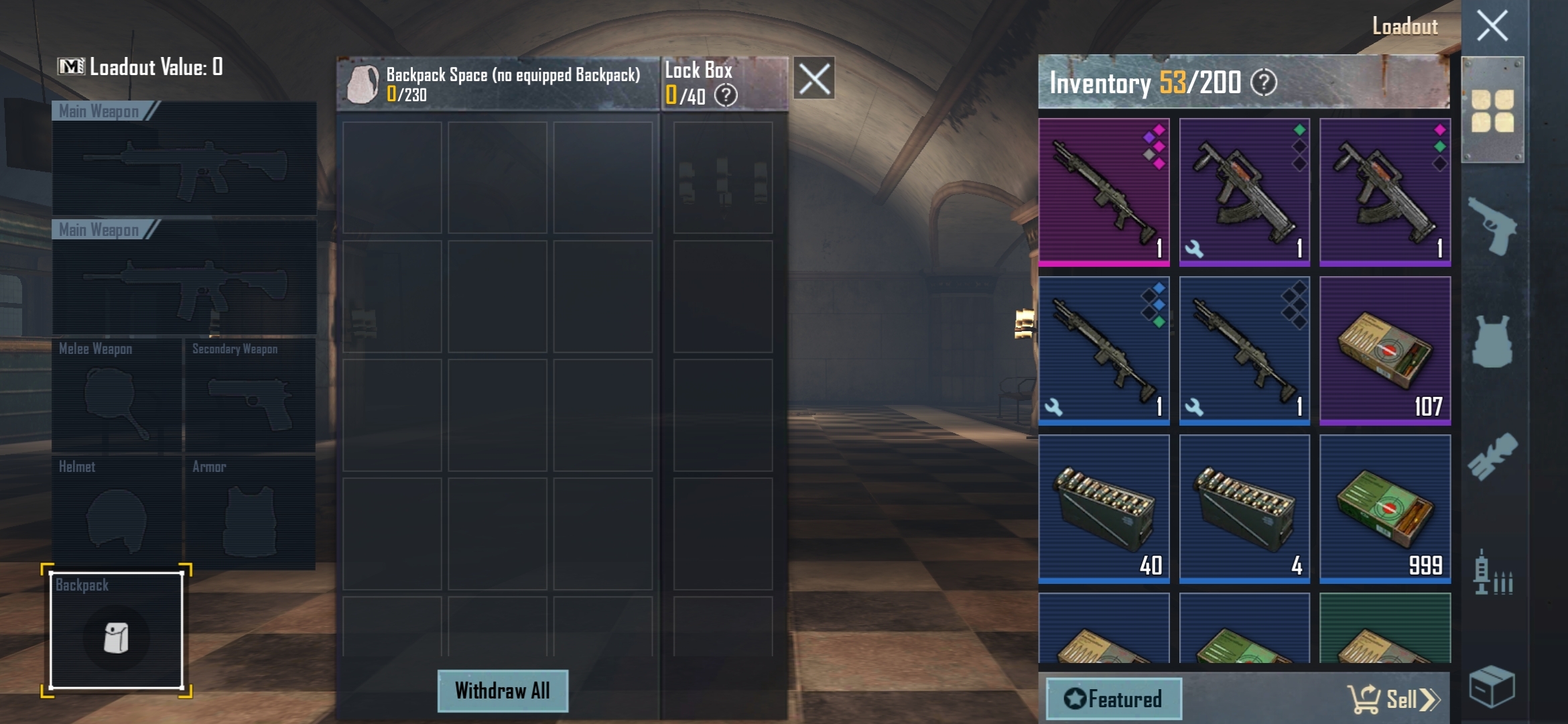Select the Helmet equipment slot
This screenshot has height=724, width=1568.
point(117,513)
